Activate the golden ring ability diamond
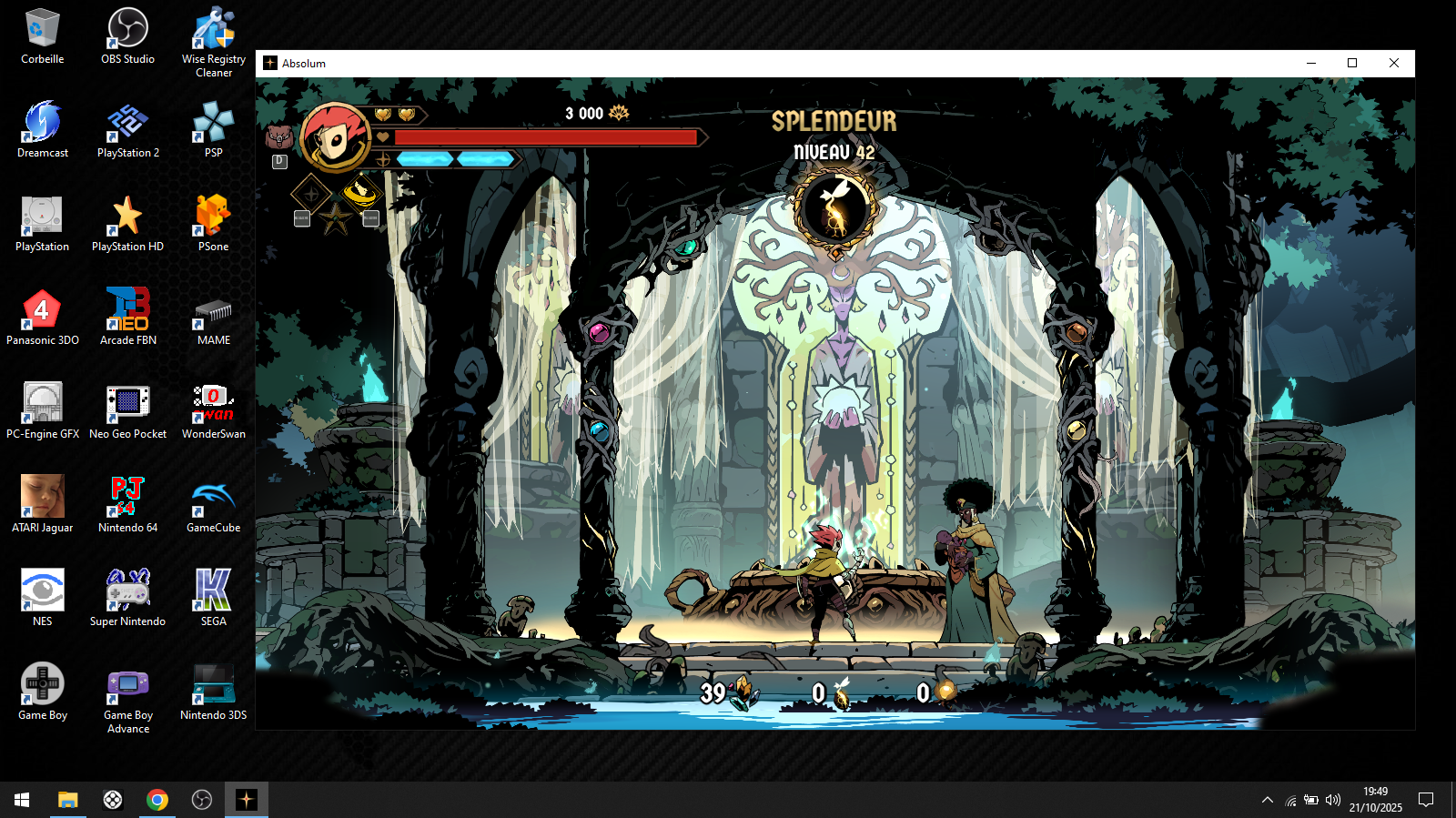The width and height of the screenshot is (1456, 818). click(361, 192)
